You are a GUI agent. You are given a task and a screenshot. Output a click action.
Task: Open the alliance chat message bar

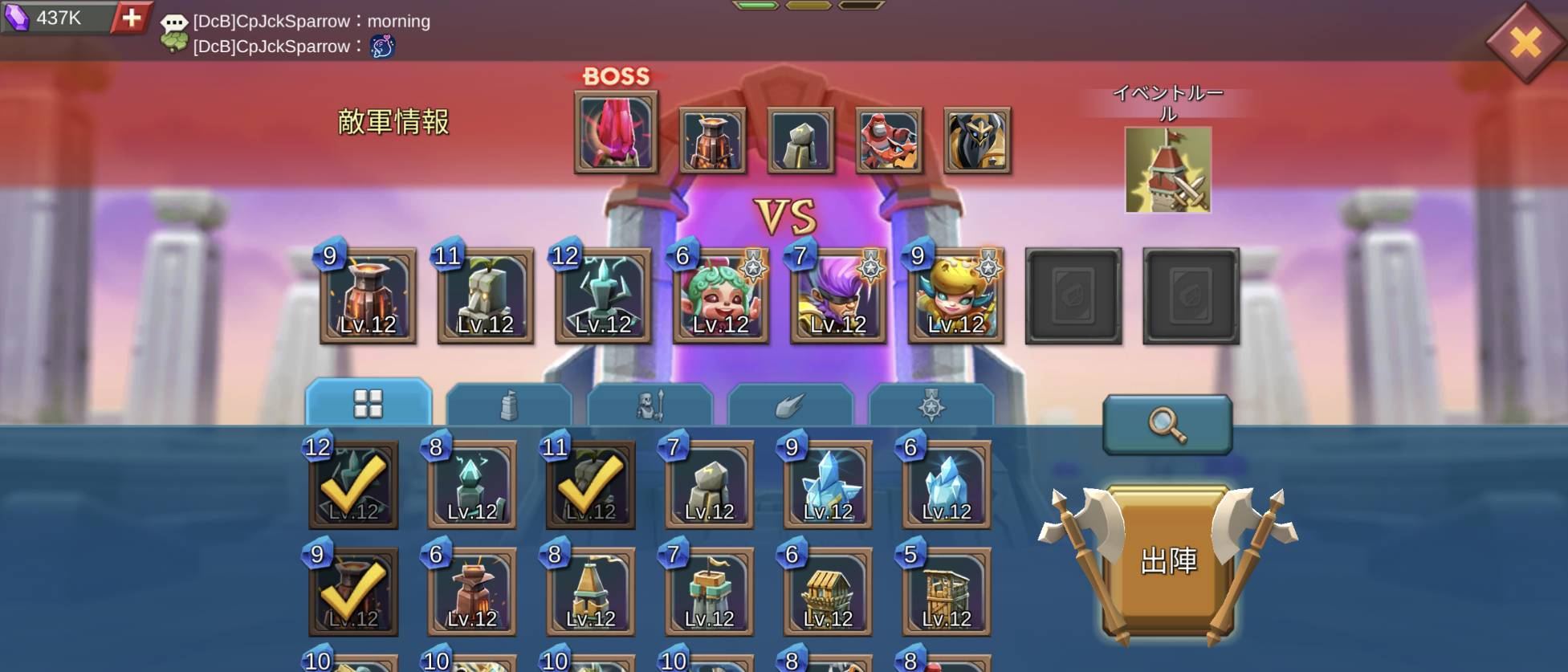(x=312, y=34)
